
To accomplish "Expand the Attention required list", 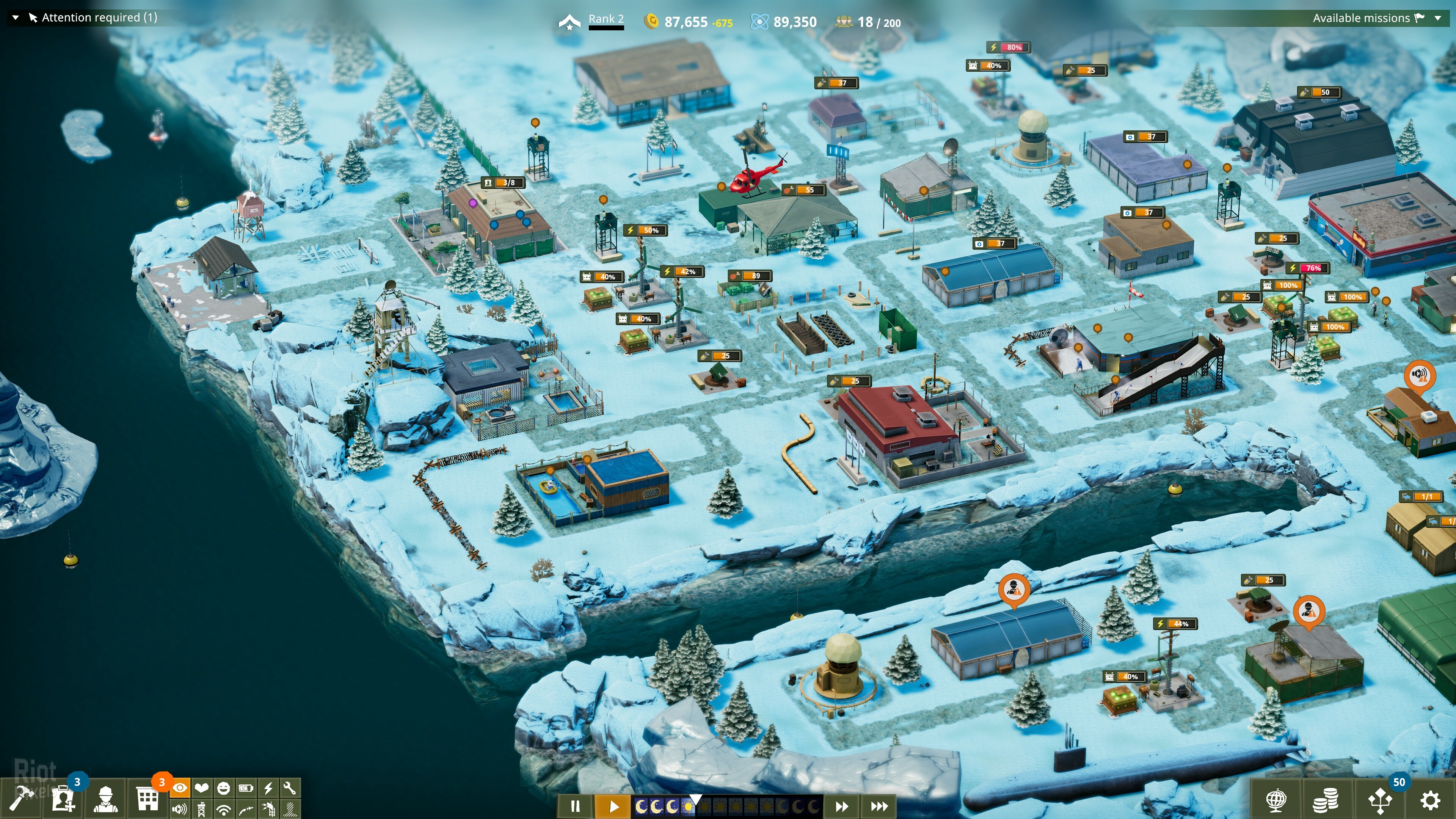I will point(16,17).
